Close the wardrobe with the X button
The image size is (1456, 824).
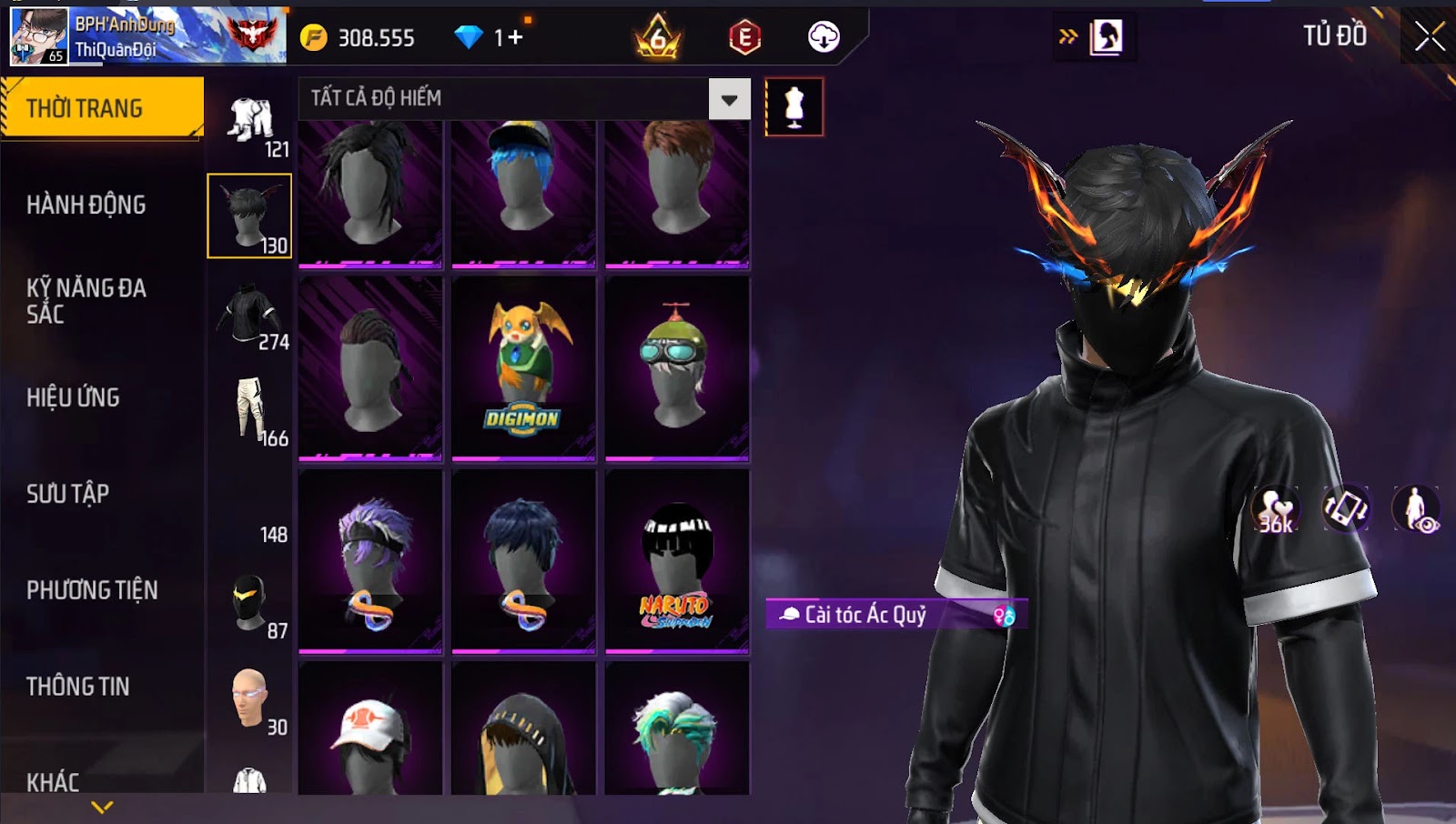[x=1429, y=36]
